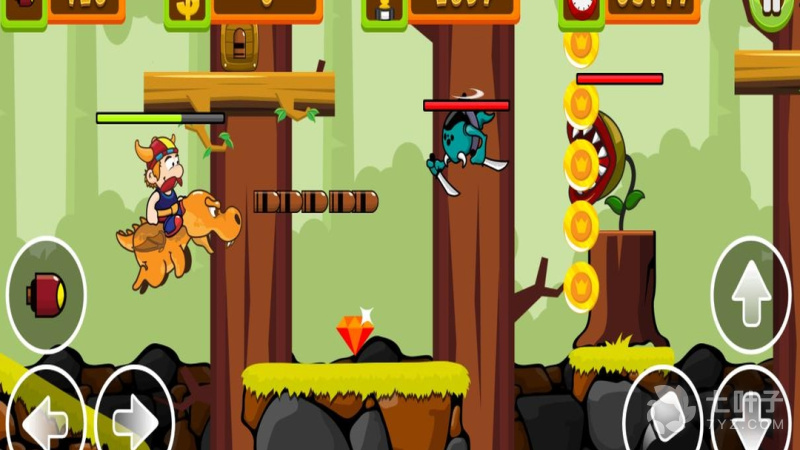Hit the round attack button beside the down arrow

click(662, 412)
